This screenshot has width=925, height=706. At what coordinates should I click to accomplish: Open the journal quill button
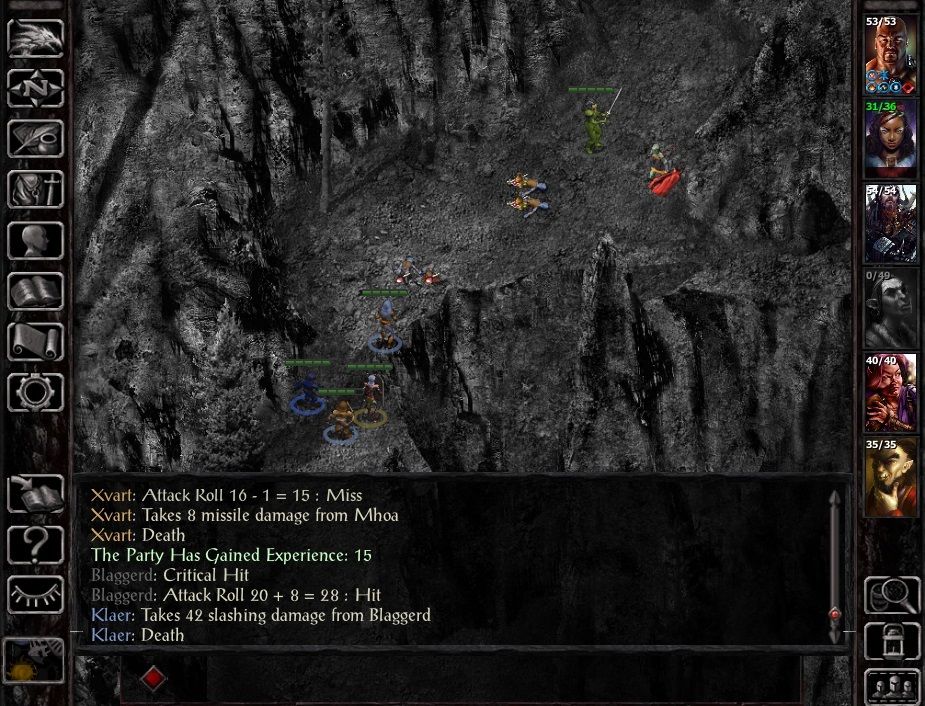click(x=36, y=139)
